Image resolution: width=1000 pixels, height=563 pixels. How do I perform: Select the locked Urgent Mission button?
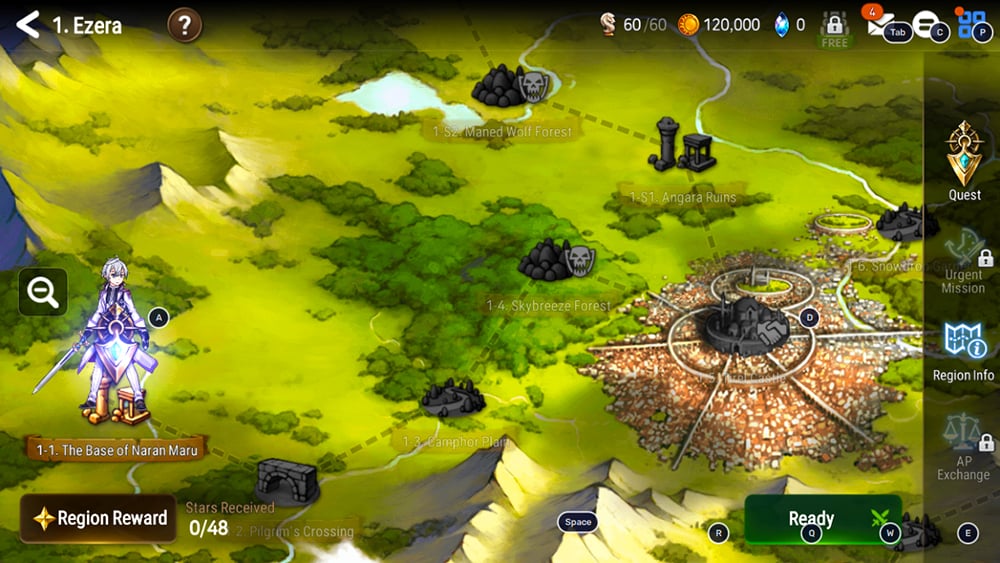(x=964, y=262)
